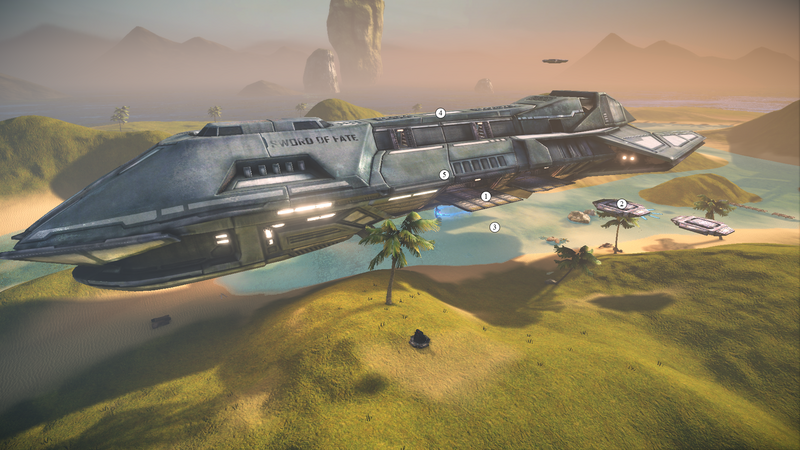
Task: Choose the circled number 3 marker
Action: [x=494, y=227]
